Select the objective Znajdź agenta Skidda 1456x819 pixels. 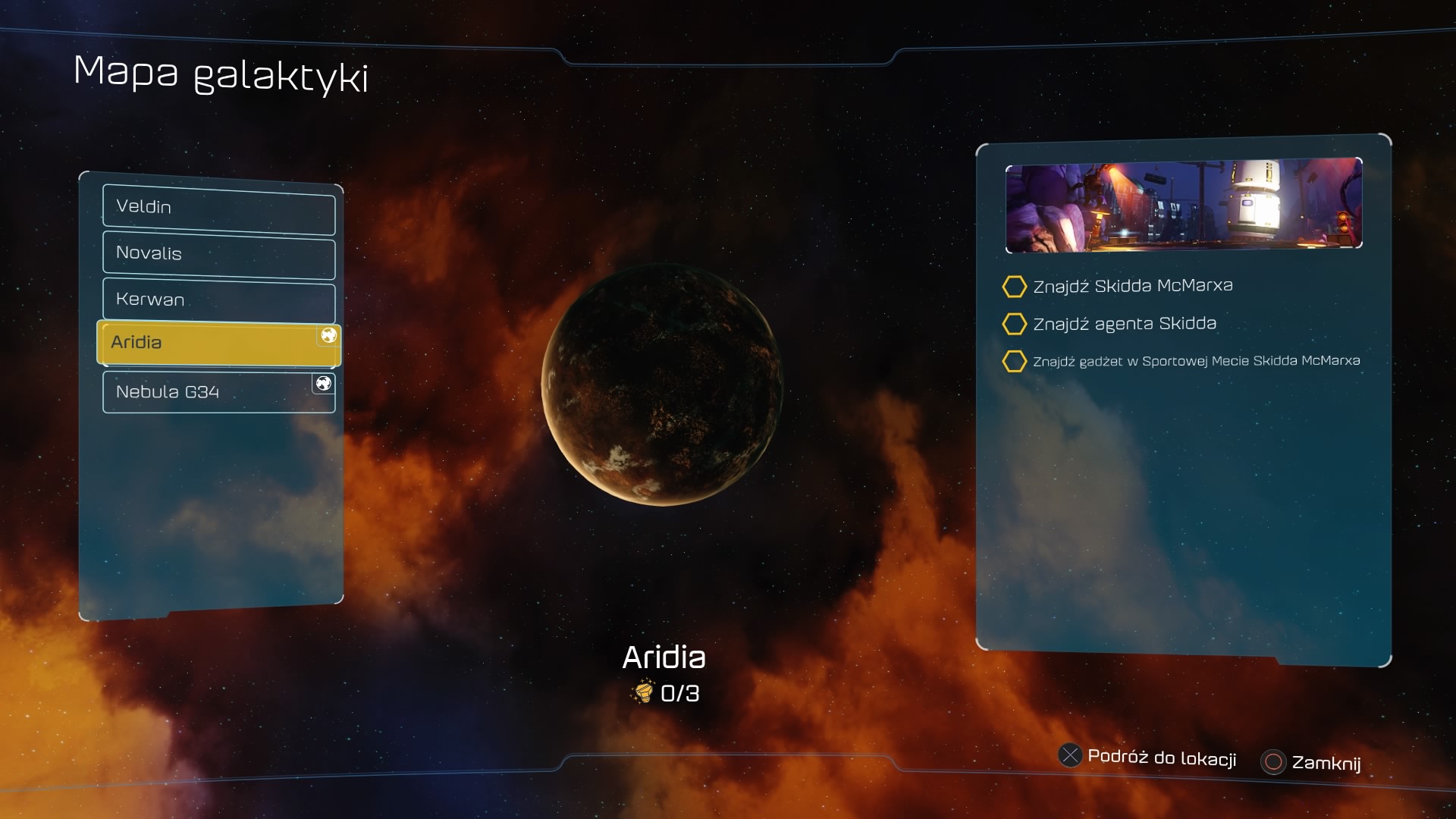tap(1124, 324)
